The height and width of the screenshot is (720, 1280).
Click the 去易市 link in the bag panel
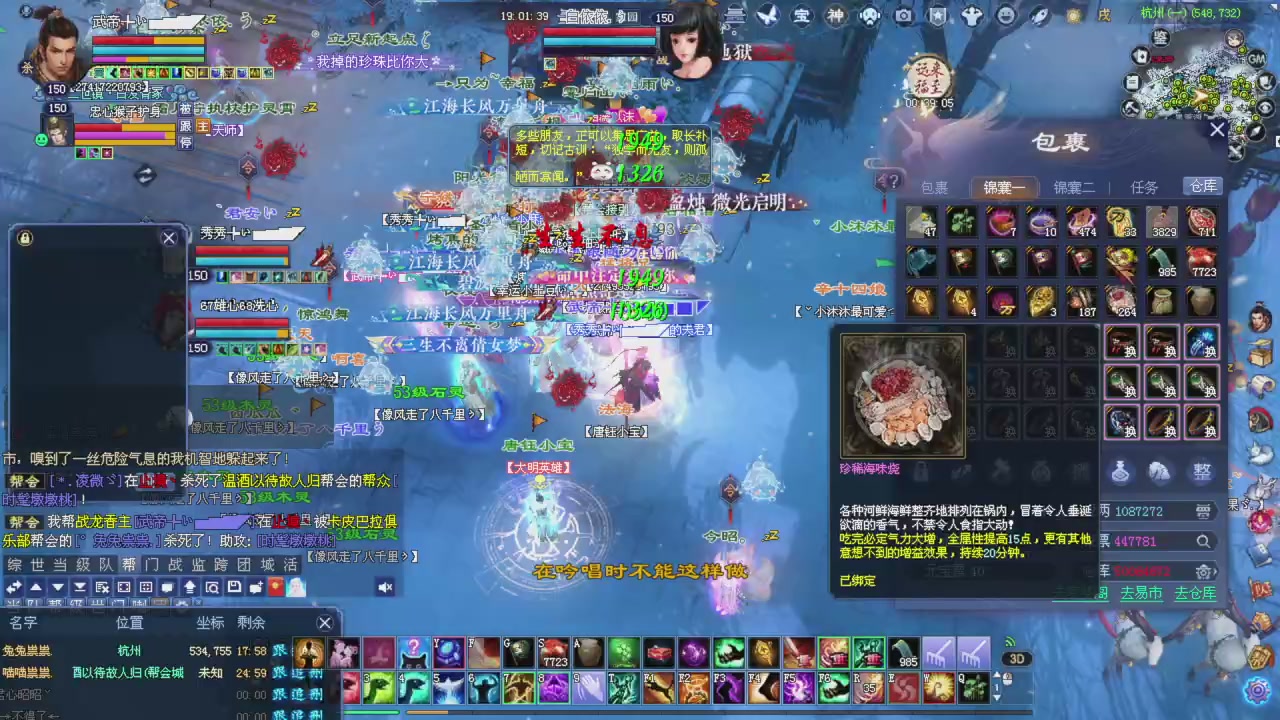1142,593
